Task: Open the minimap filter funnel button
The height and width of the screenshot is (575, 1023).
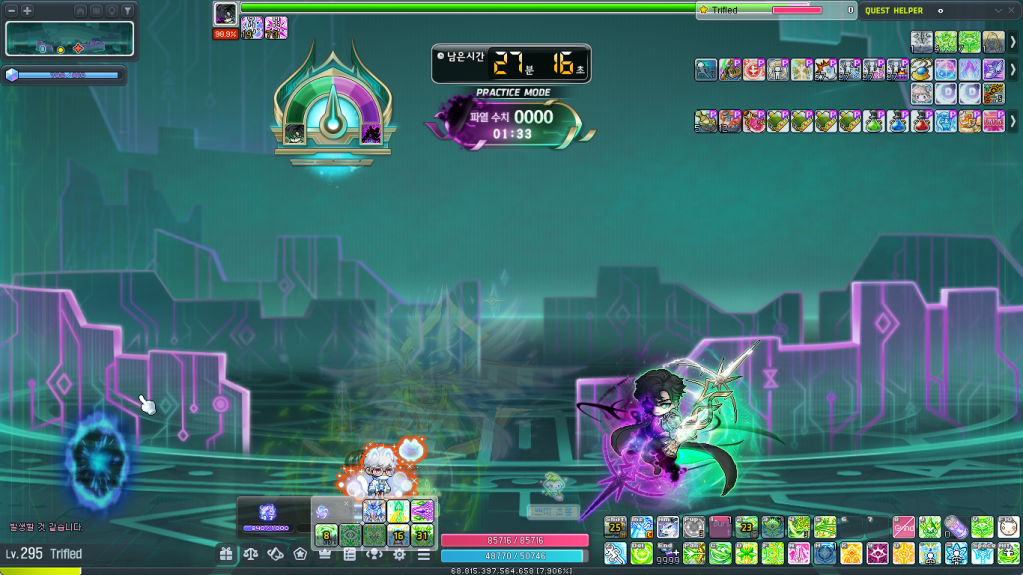Action: tap(128, 10)
